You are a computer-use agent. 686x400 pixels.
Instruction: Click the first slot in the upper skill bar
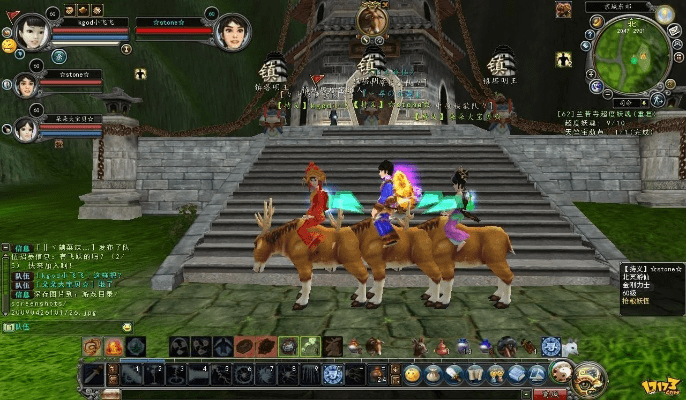coord(92,346)
